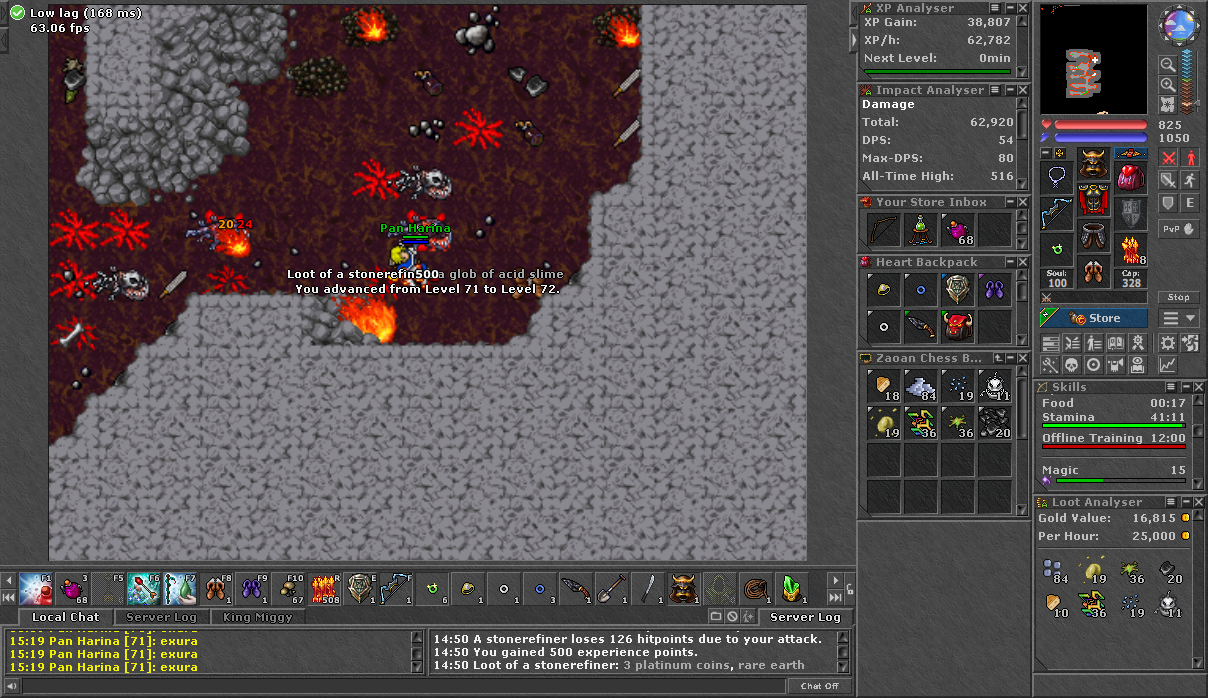The height and width of the screenshot is (698, 1208).
Task: Open the options gear icon
Action: click(1167, 343)
